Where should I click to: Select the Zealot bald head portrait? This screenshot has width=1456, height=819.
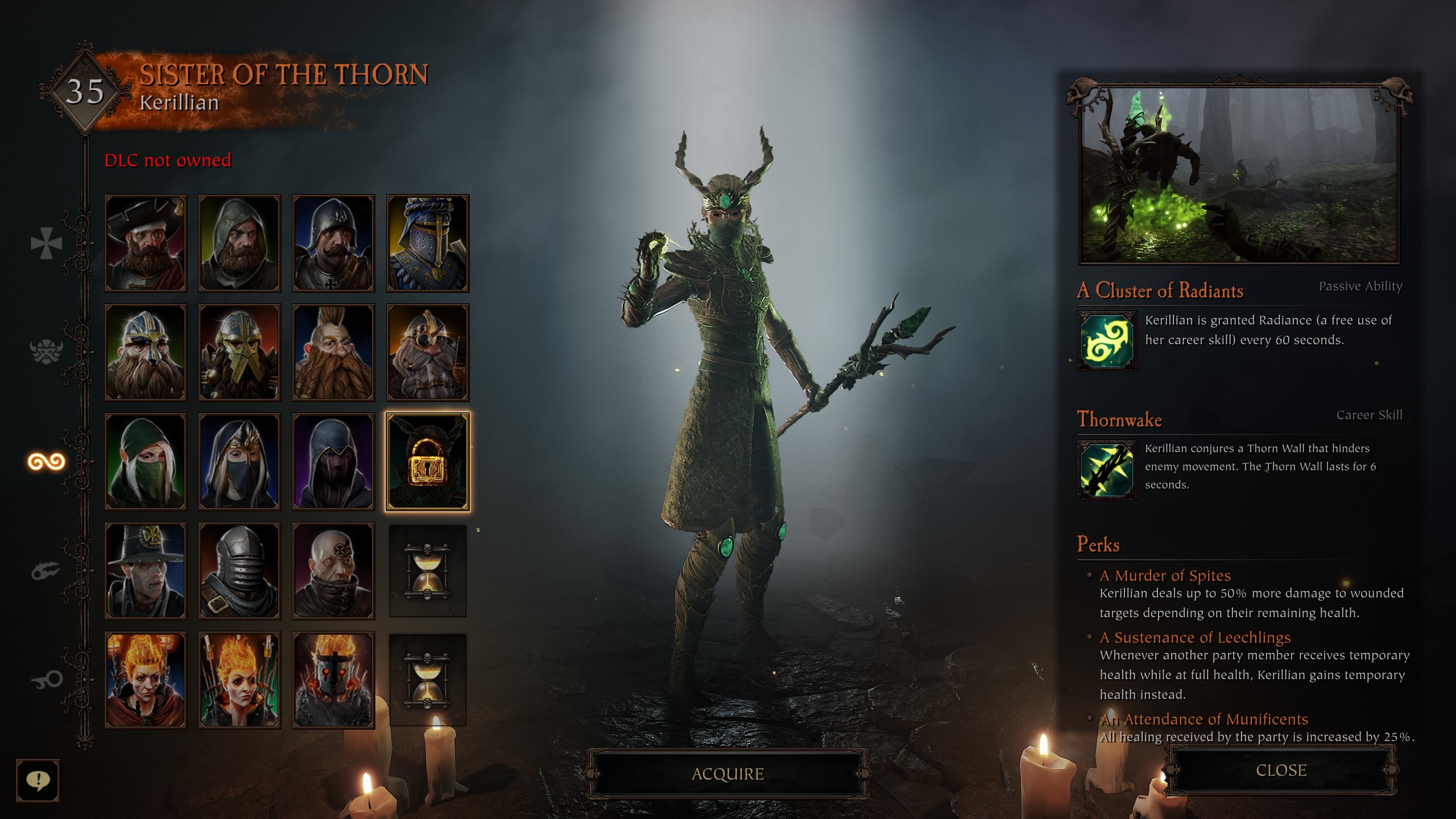coord(333,571)
